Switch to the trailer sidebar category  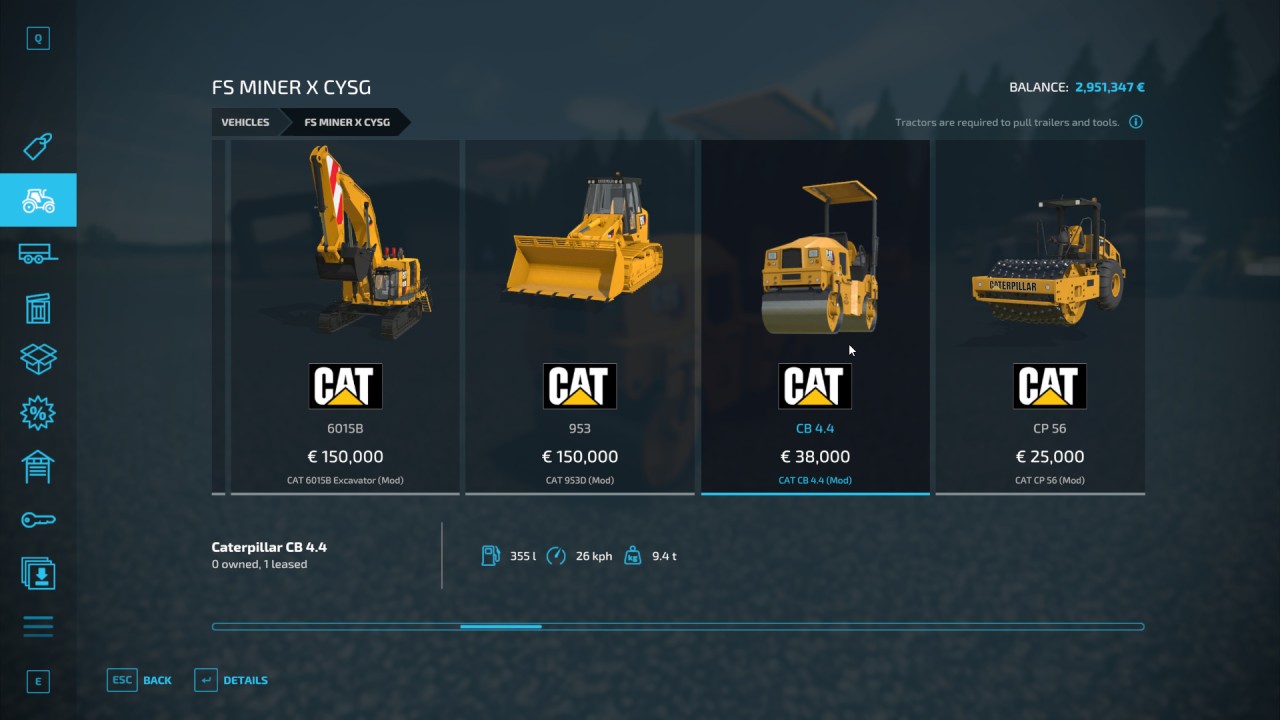[x=38, y=254]
